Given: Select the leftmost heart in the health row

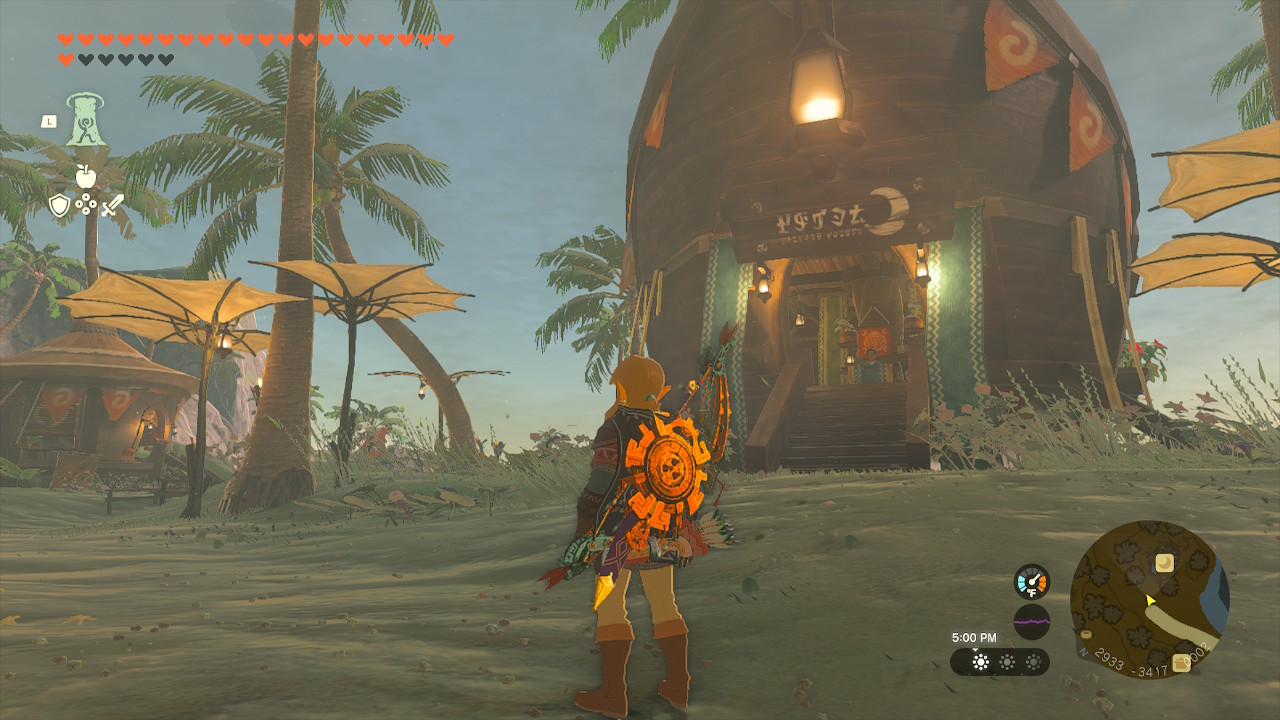Looking at the screenshot, I should pyautogui.click(x=66, y=38).
